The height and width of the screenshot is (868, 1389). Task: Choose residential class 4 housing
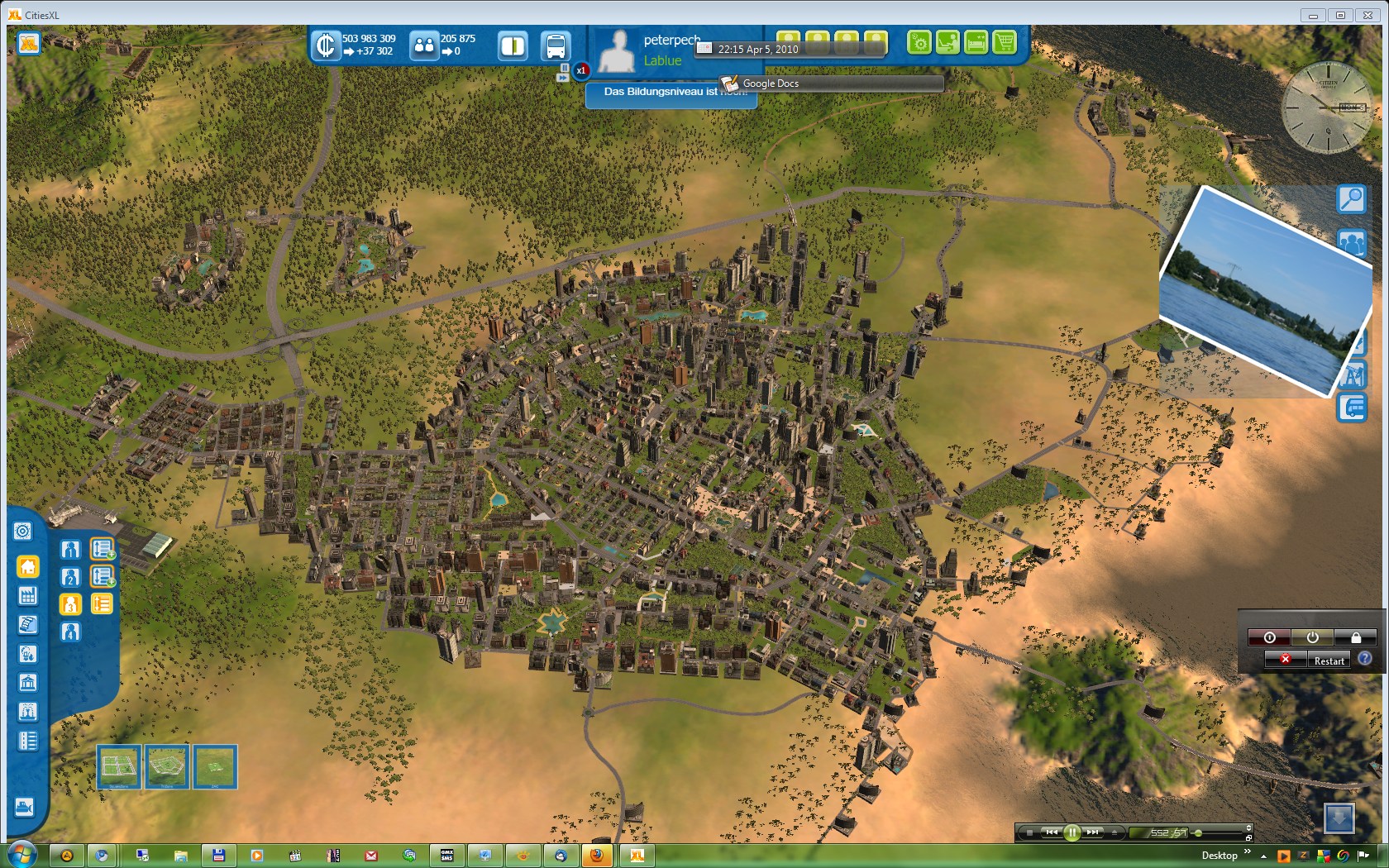(70, 632)
